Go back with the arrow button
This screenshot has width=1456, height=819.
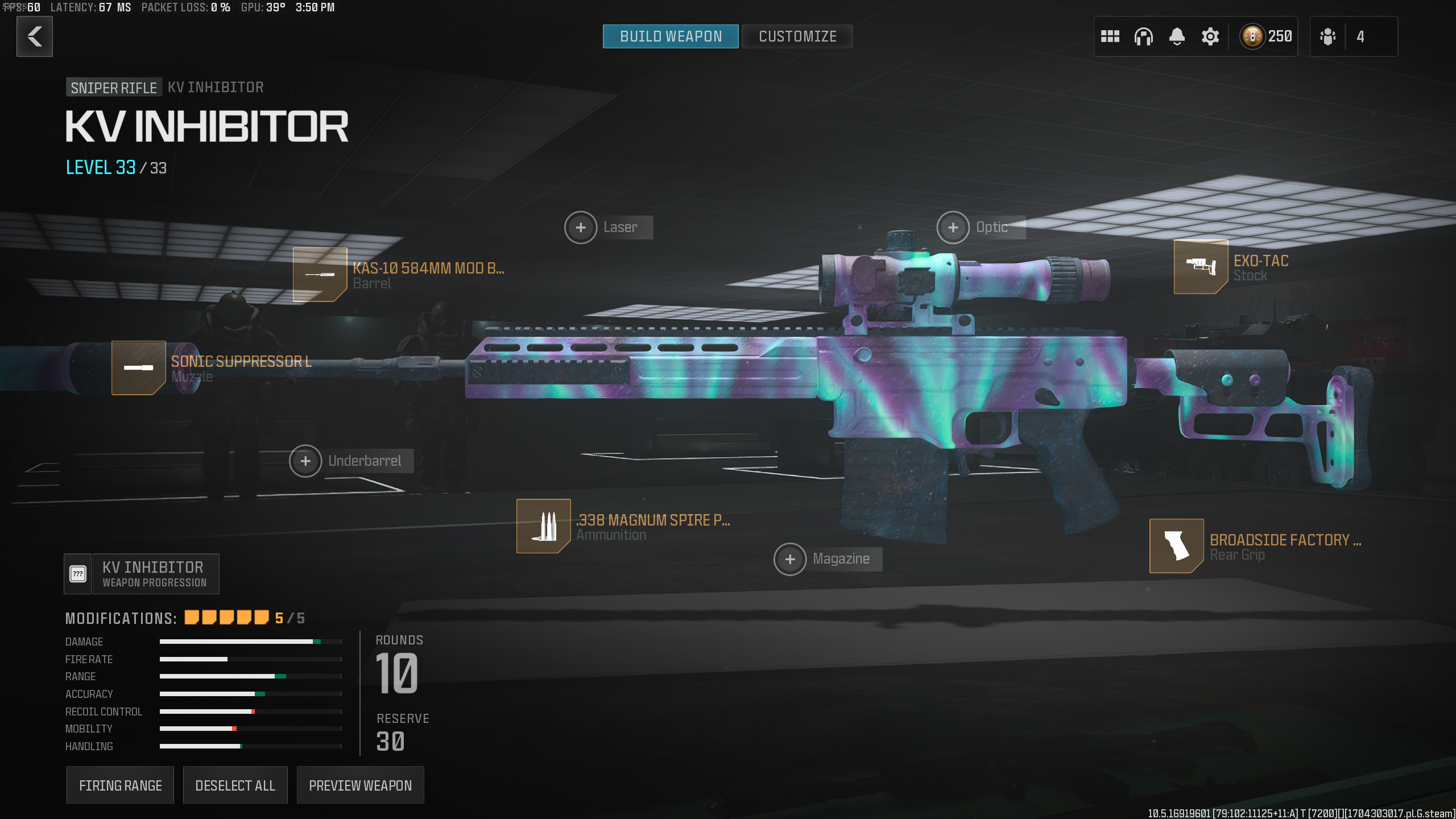point(35,36)
